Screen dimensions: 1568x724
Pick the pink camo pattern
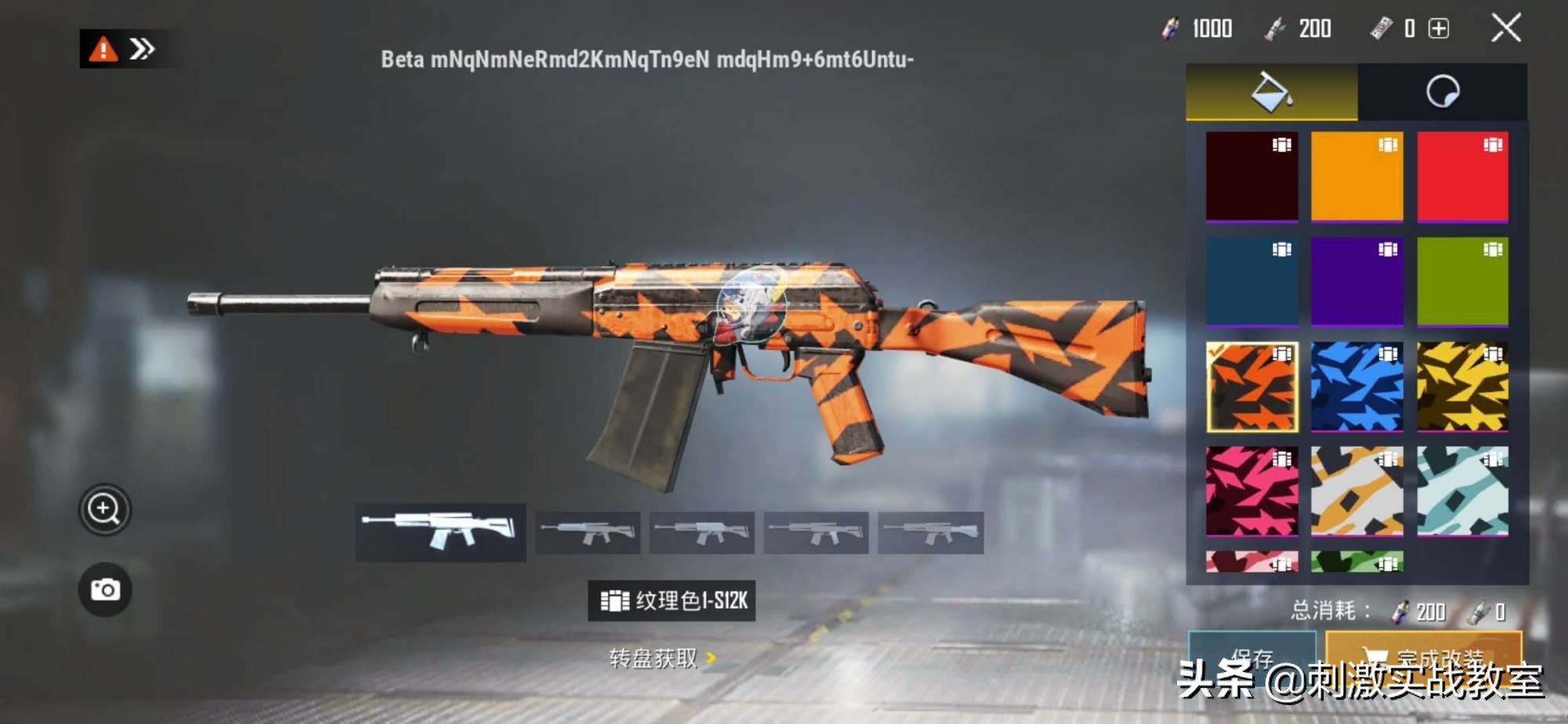(x=1251, y=491)
